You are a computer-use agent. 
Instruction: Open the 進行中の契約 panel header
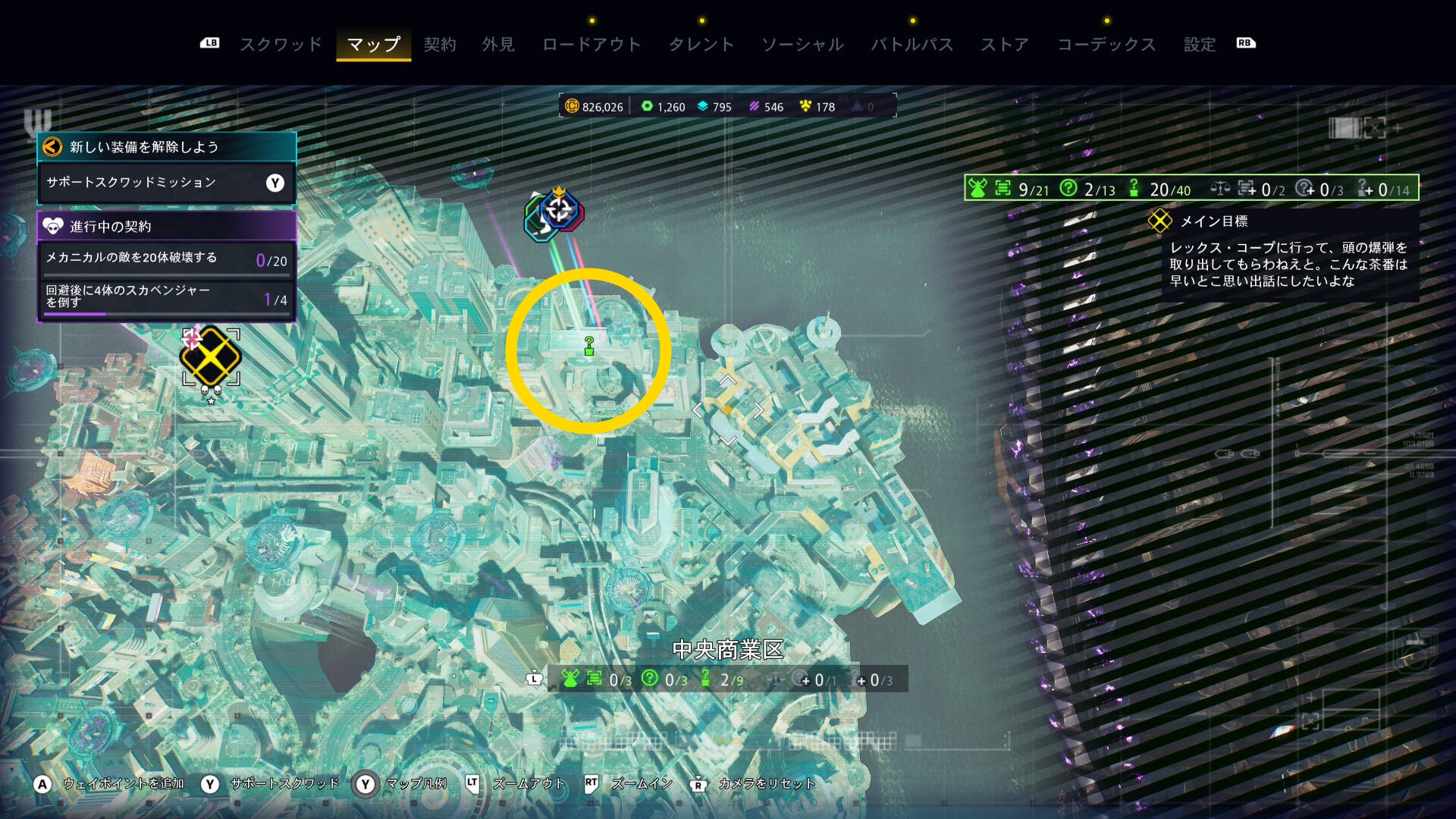point(166,226)
